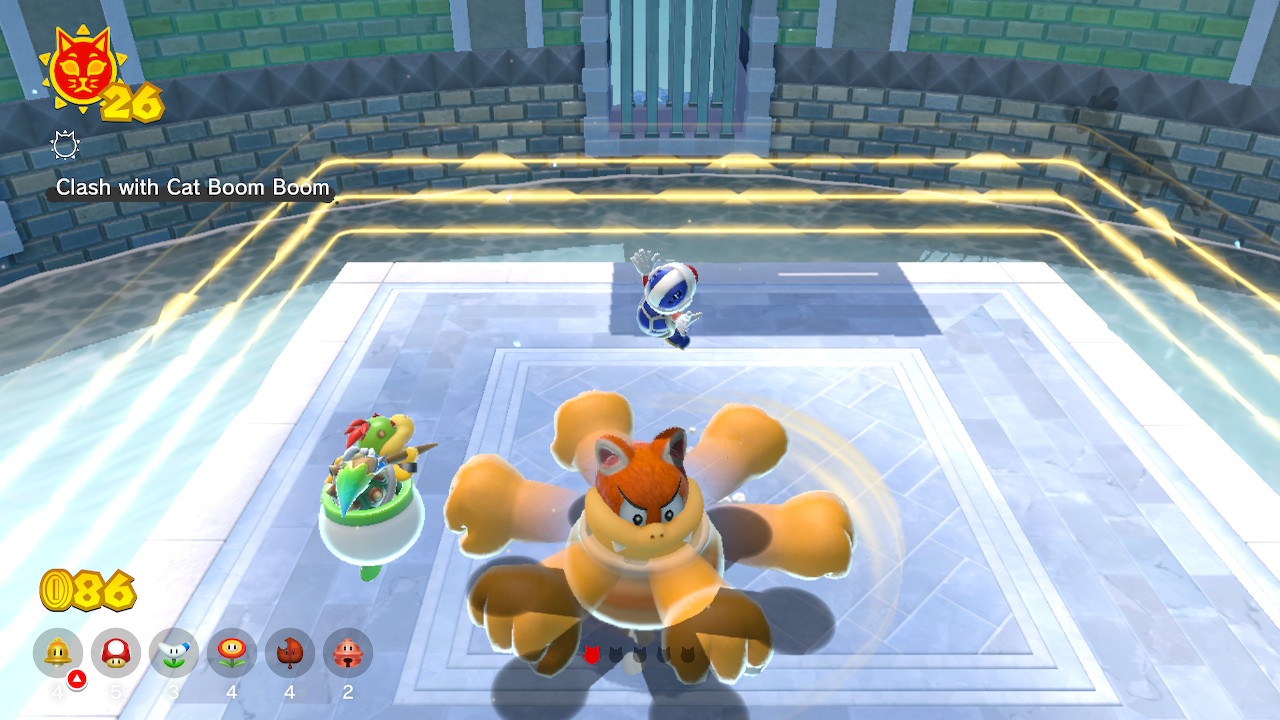Choose the red Super Mushroom slot
The image size is (1280, 720).
point(116,653)
